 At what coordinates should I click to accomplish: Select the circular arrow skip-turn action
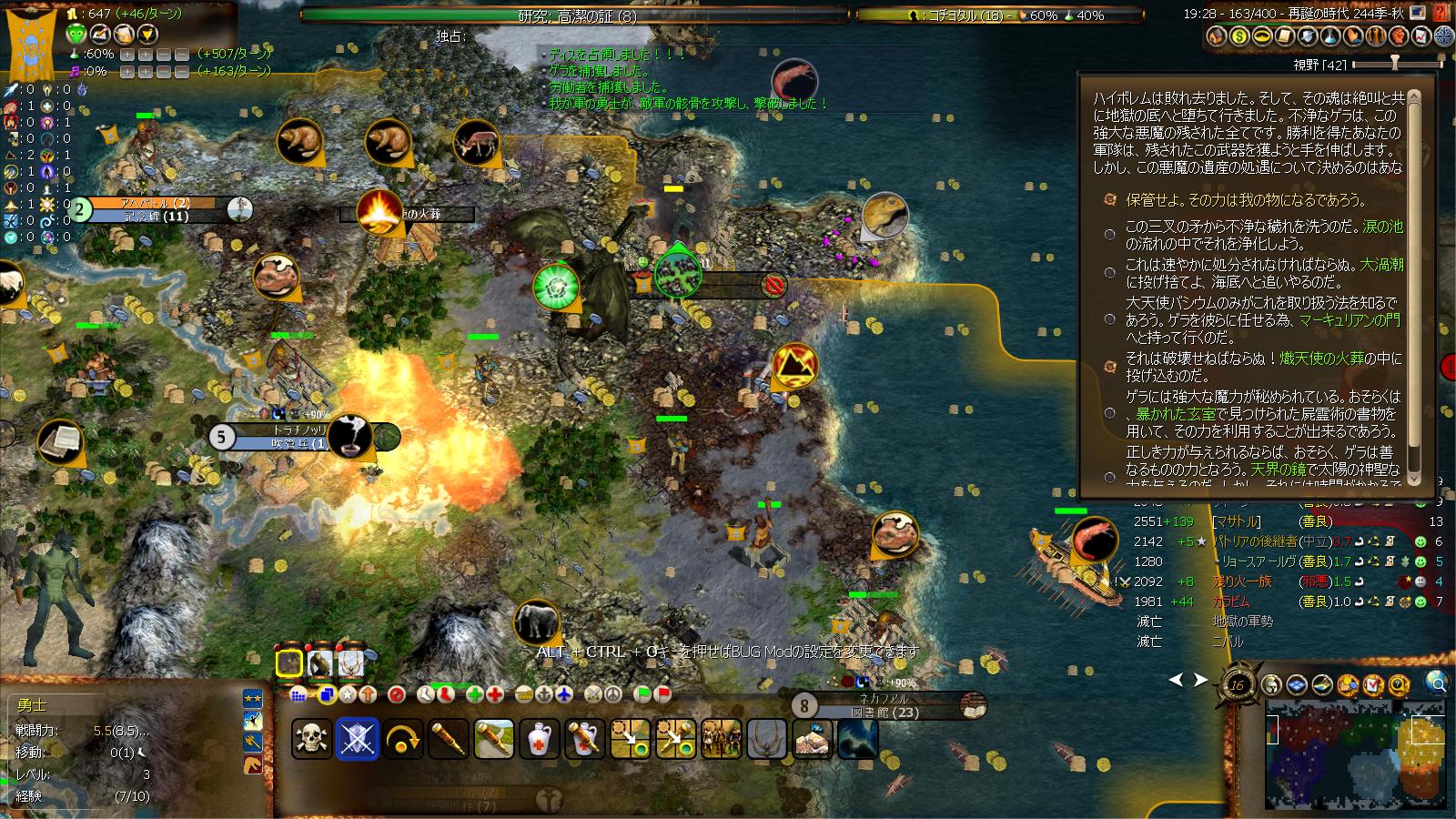[x=402, y=739]
